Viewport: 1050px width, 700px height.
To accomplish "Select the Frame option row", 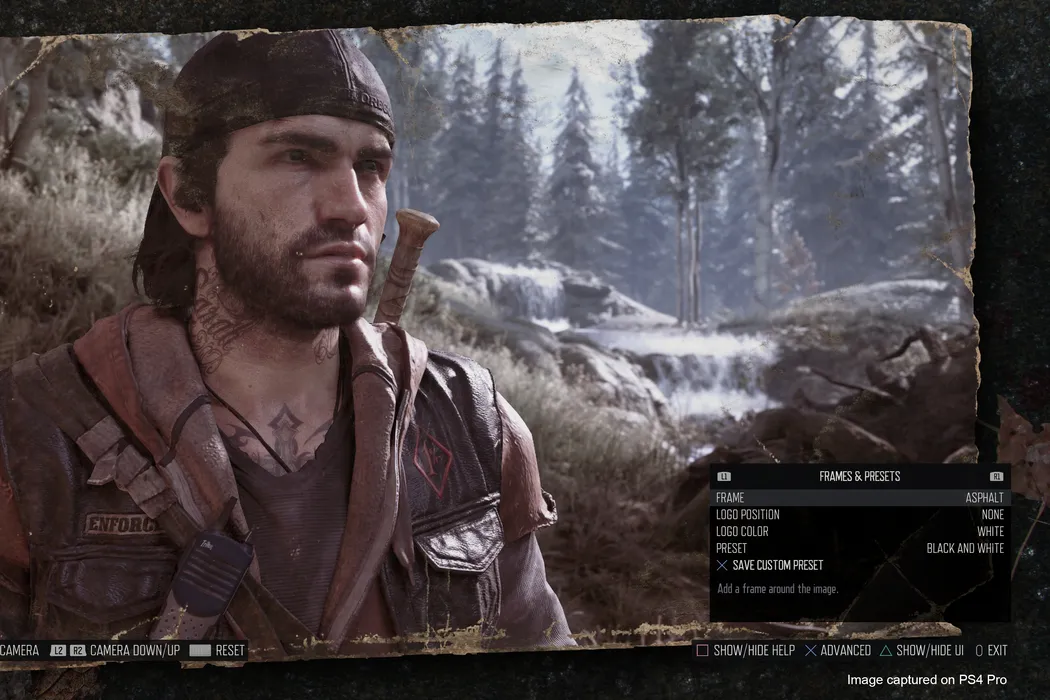I will pyautogui.click(x=860, y=497).
